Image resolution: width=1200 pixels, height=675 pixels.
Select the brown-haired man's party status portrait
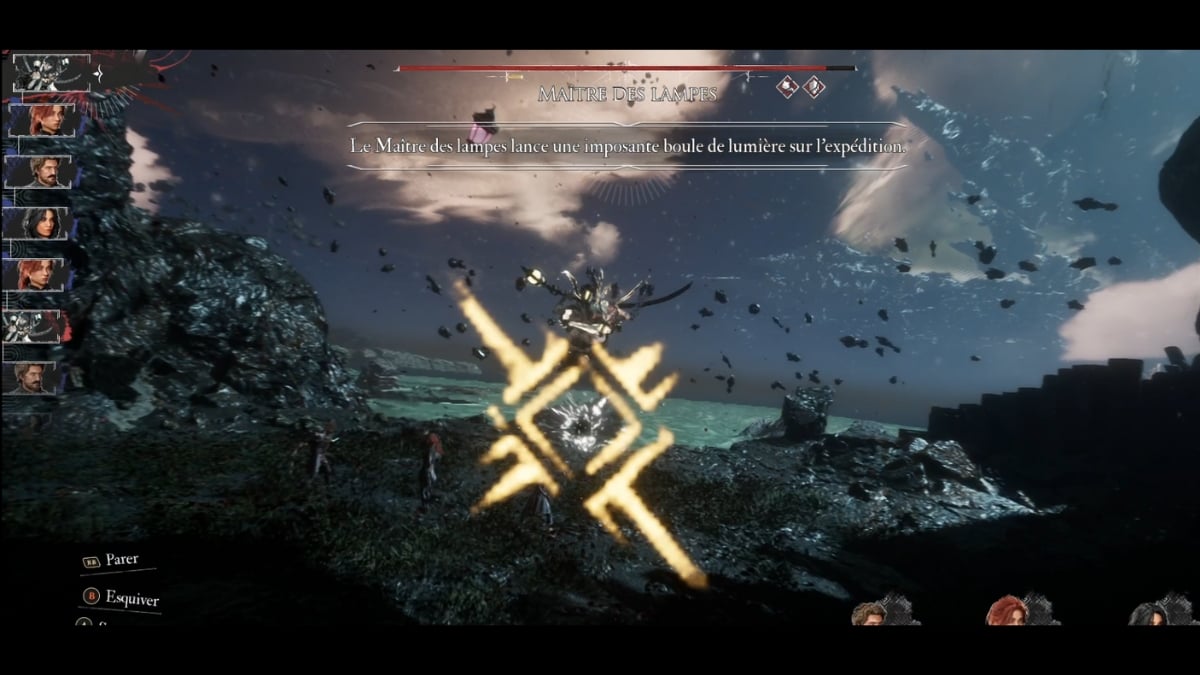[x=872, y=611]
